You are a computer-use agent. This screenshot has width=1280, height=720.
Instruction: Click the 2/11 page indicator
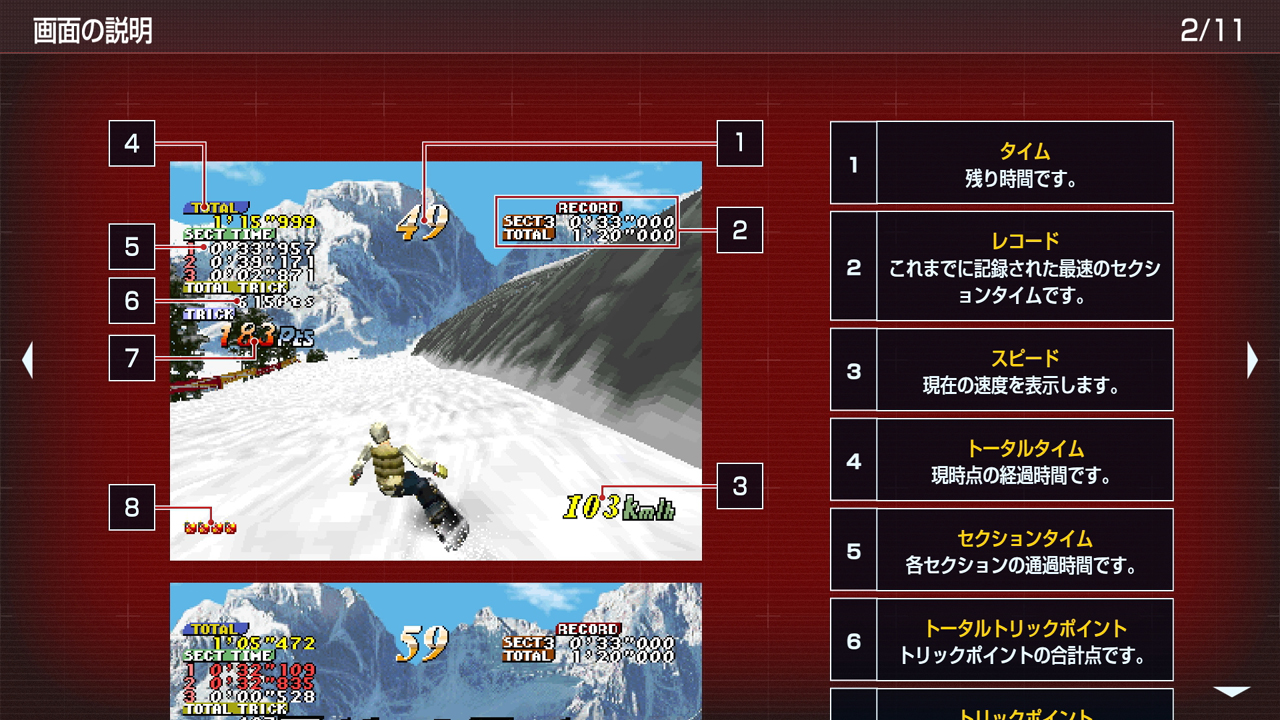pyautogui.click(x=1213, y=29)
